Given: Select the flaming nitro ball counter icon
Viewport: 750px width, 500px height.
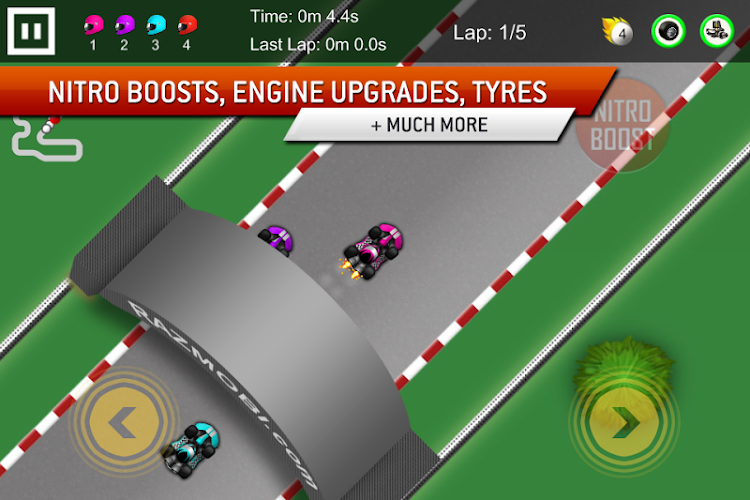Looking at the screenshot, I should click(619, 32).
